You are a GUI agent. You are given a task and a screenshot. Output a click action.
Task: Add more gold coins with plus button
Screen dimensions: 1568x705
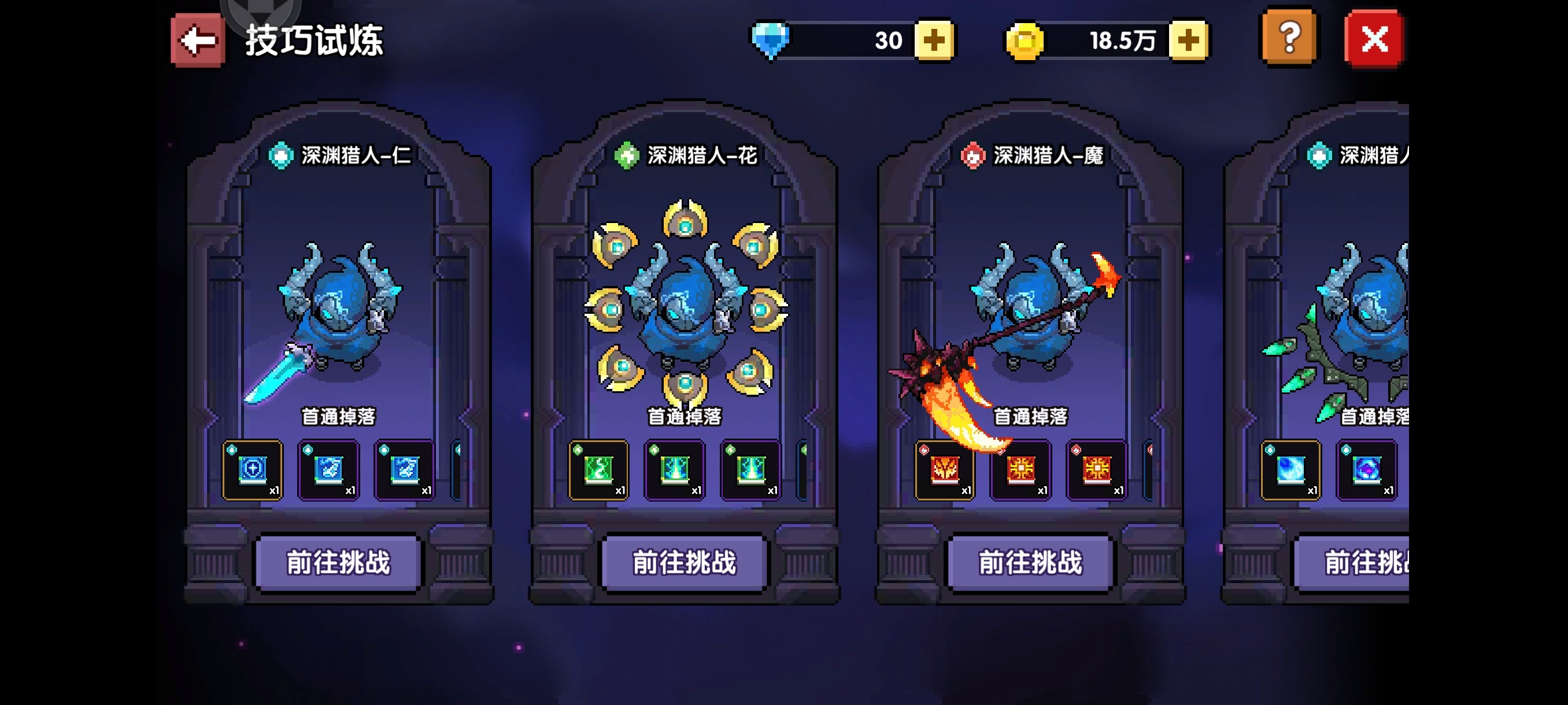(x=1188, y=40)
